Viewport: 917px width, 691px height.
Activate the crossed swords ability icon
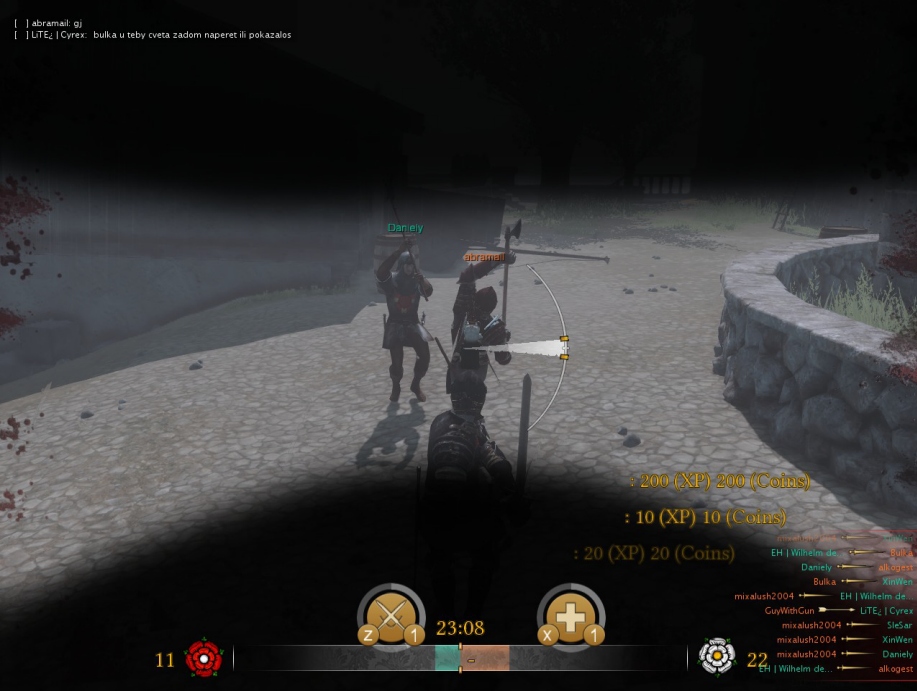click(x=390, y=616)
